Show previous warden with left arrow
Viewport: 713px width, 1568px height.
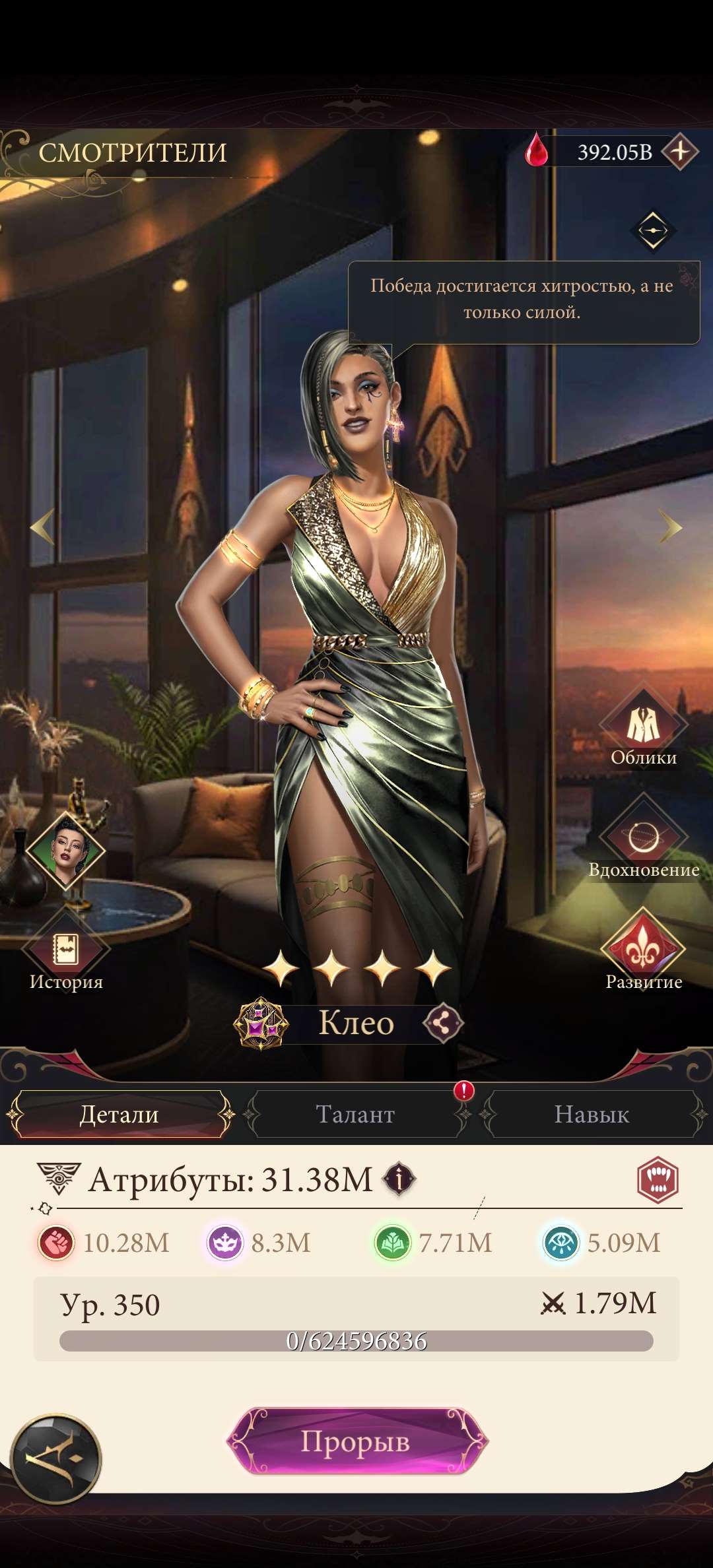(x=43, y=527)
